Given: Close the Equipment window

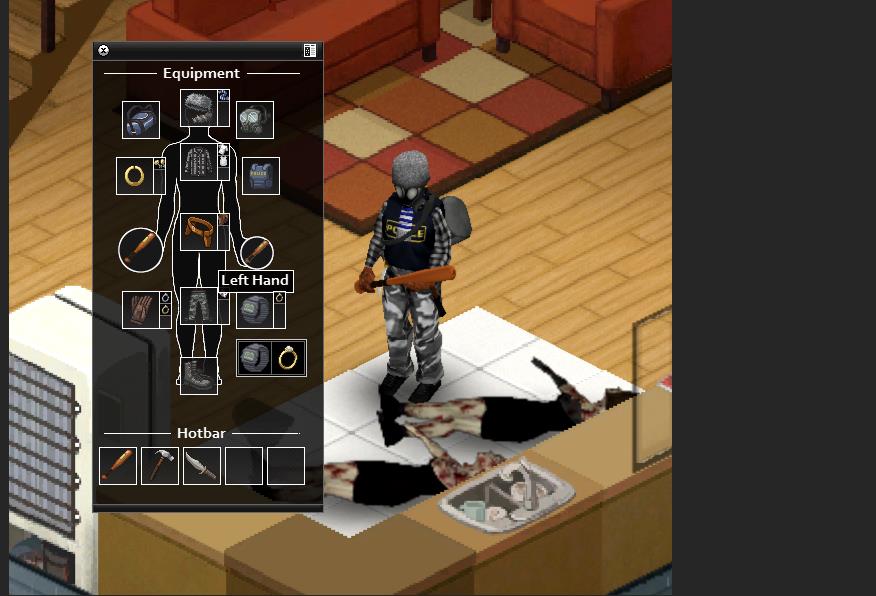Looking at the screenshot, I should pyautogui.click(x=103, y=51).
